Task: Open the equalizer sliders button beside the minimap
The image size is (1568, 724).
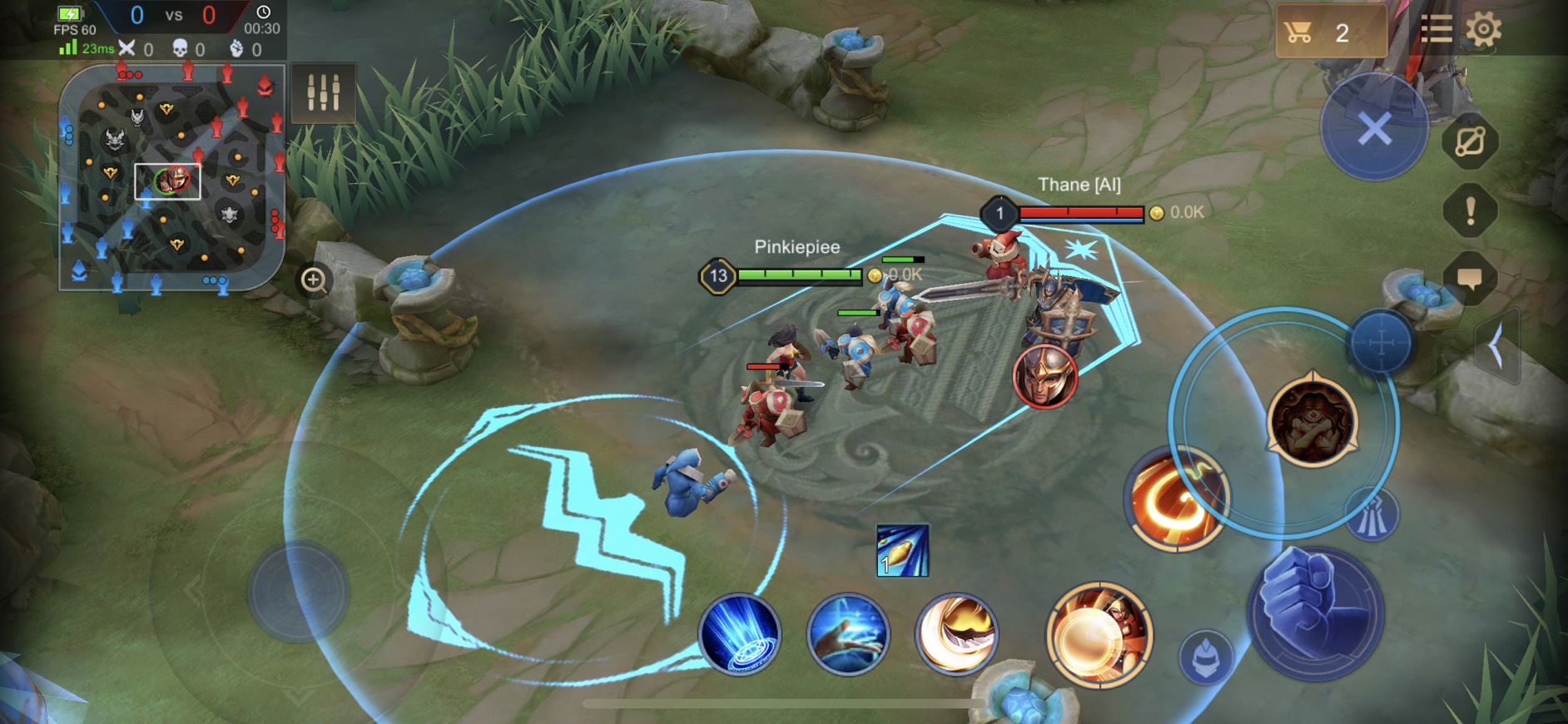Action: [323, 92]
